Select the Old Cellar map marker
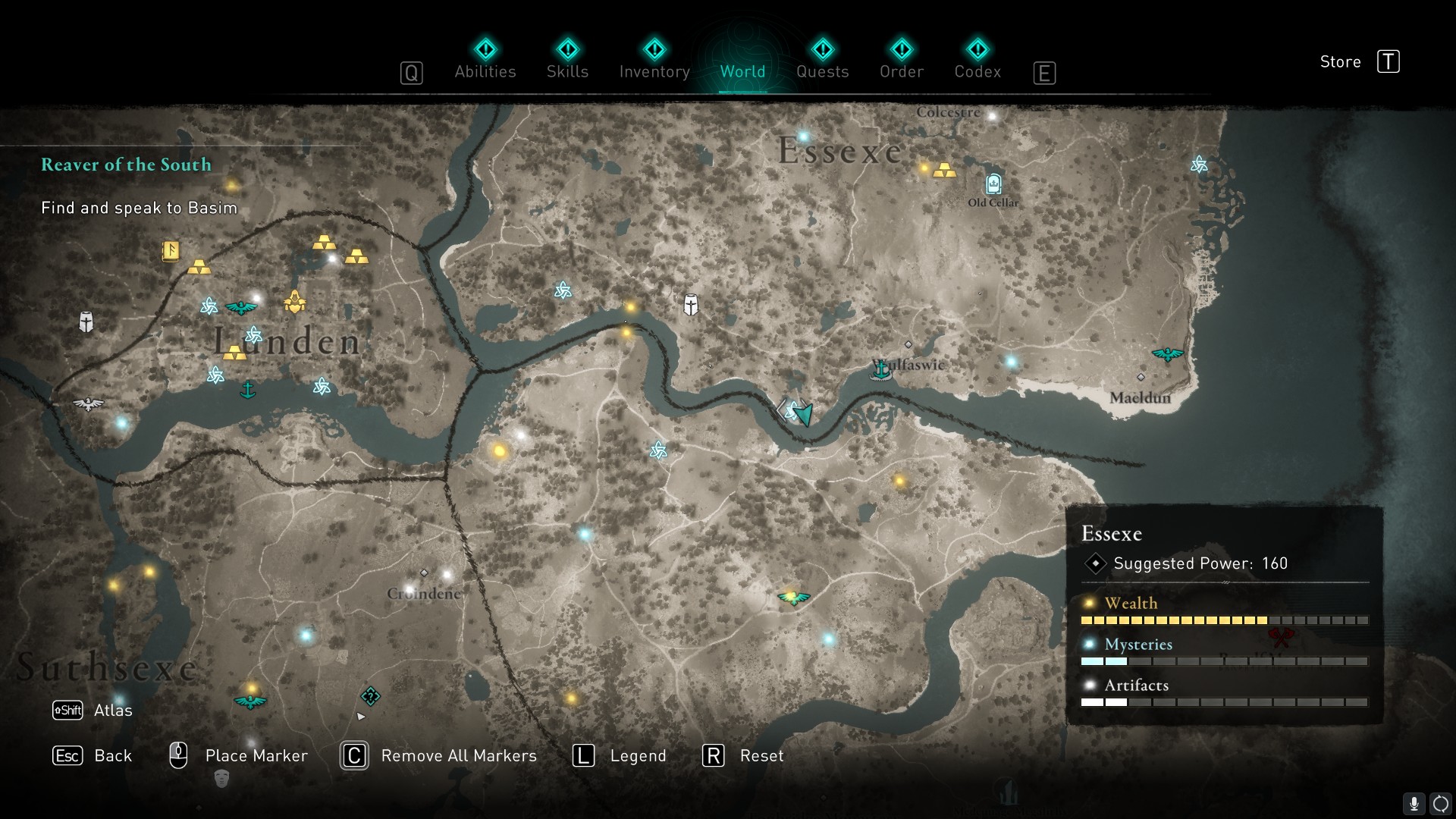The image size is (1456, 819). 993,184
